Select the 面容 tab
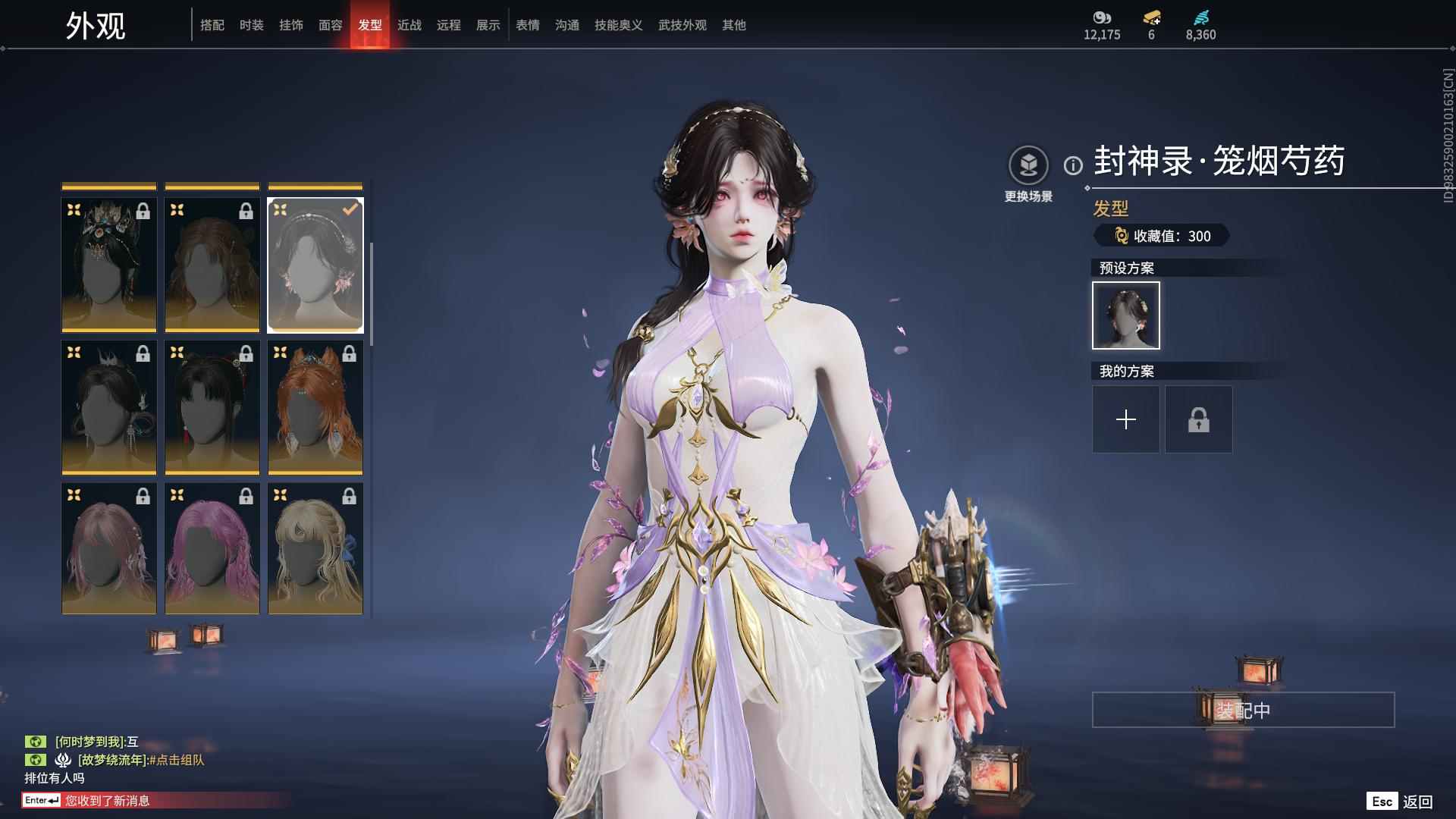 tap(330, 25)
